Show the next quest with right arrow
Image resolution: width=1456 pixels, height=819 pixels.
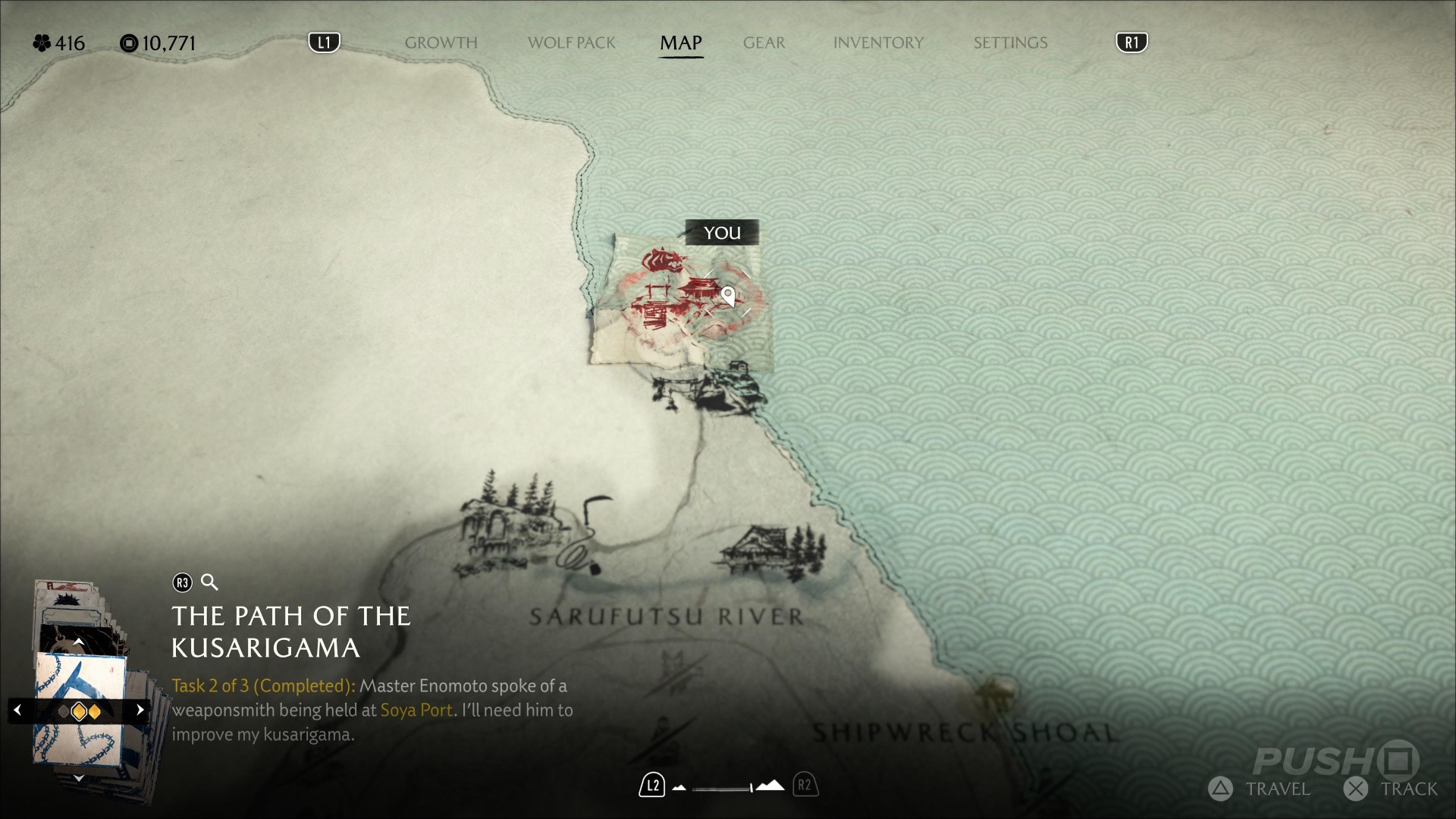click(140, 711)
